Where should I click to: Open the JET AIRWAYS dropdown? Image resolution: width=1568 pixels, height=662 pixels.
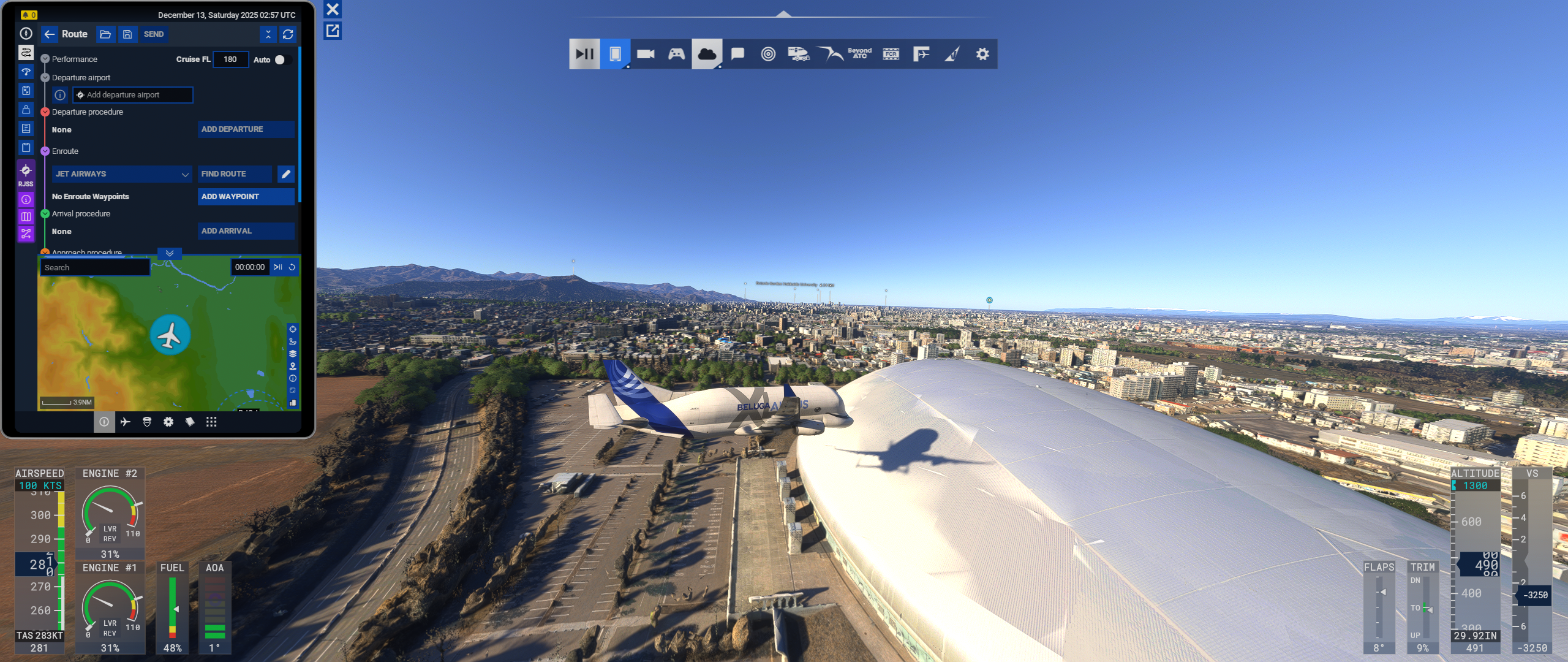pyautogui.click(x=122, y=174)
